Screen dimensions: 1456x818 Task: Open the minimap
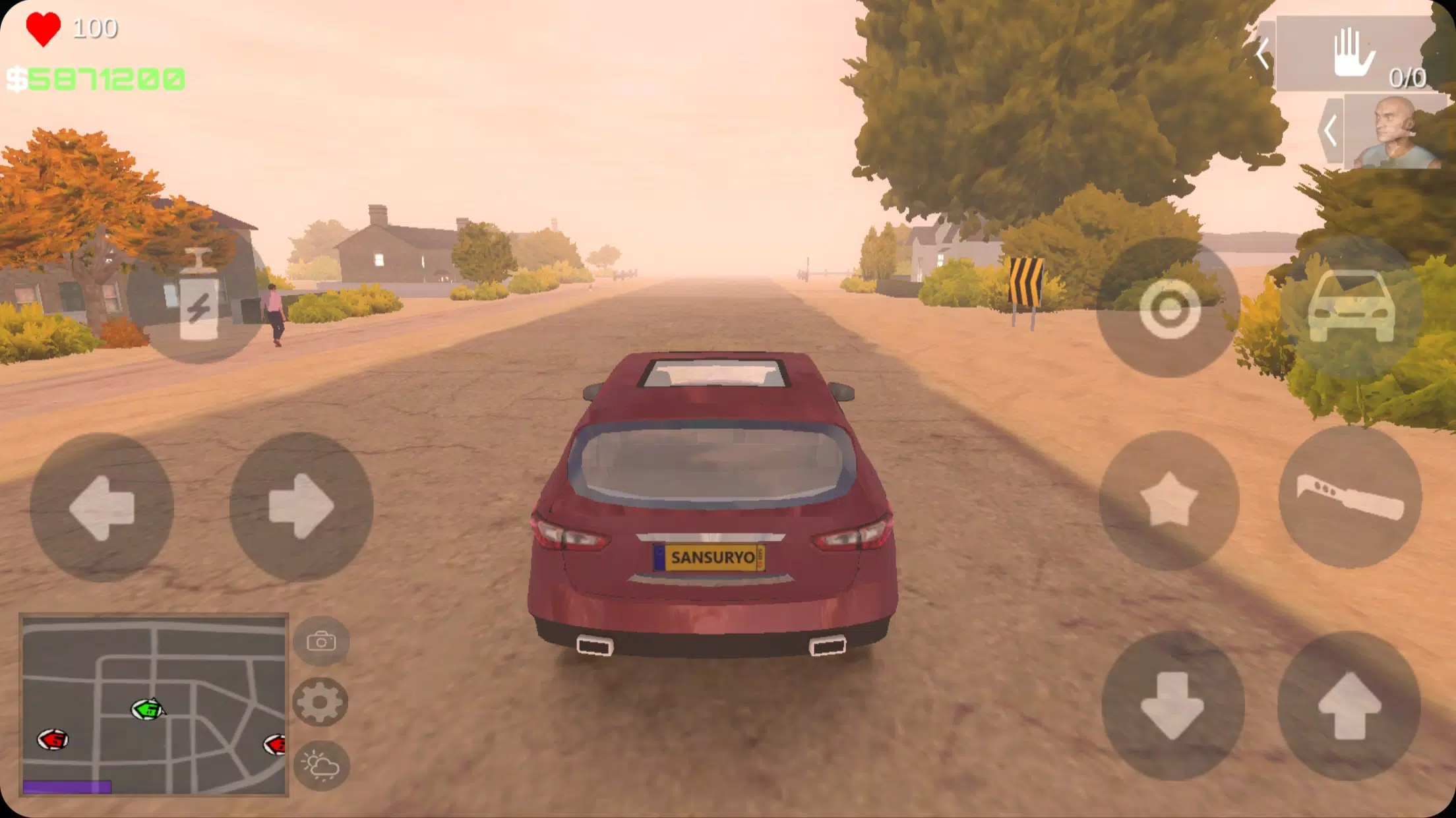point(154,705)
